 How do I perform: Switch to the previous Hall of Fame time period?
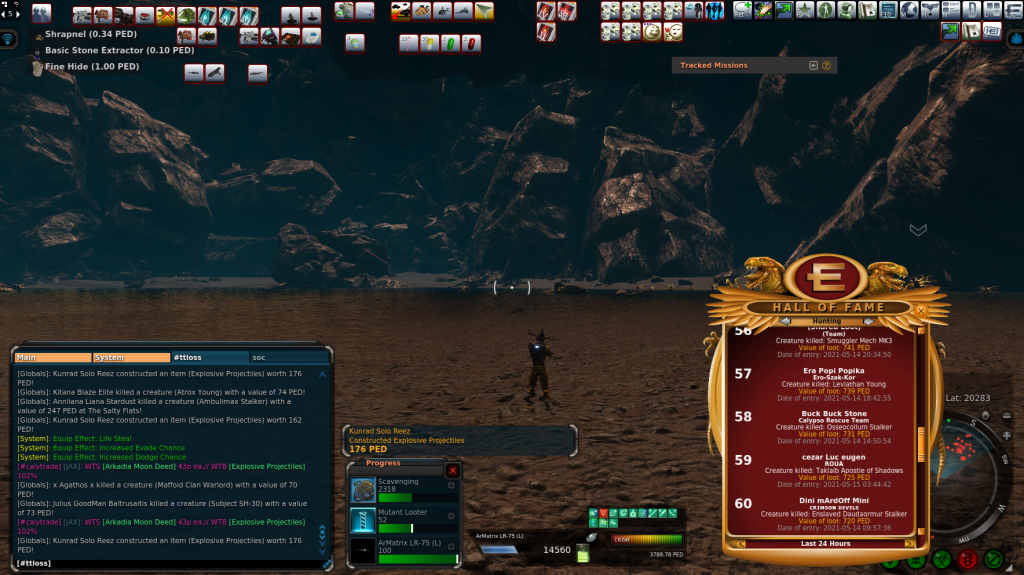pos(741,544)
